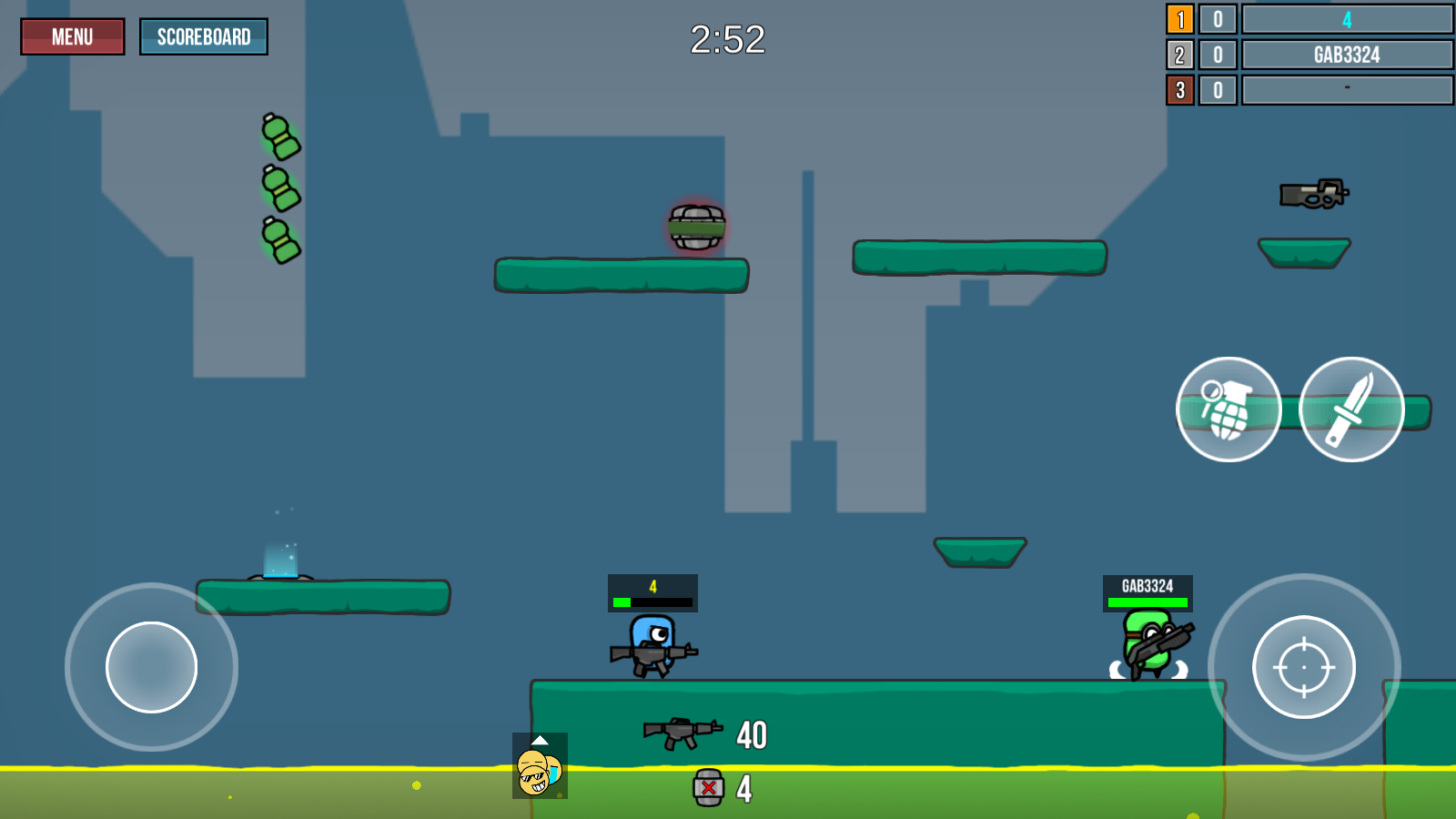This screenshot has height=819, width=1456.
Task: Tap the crosshair fire button
Action: click(1303, 667)
